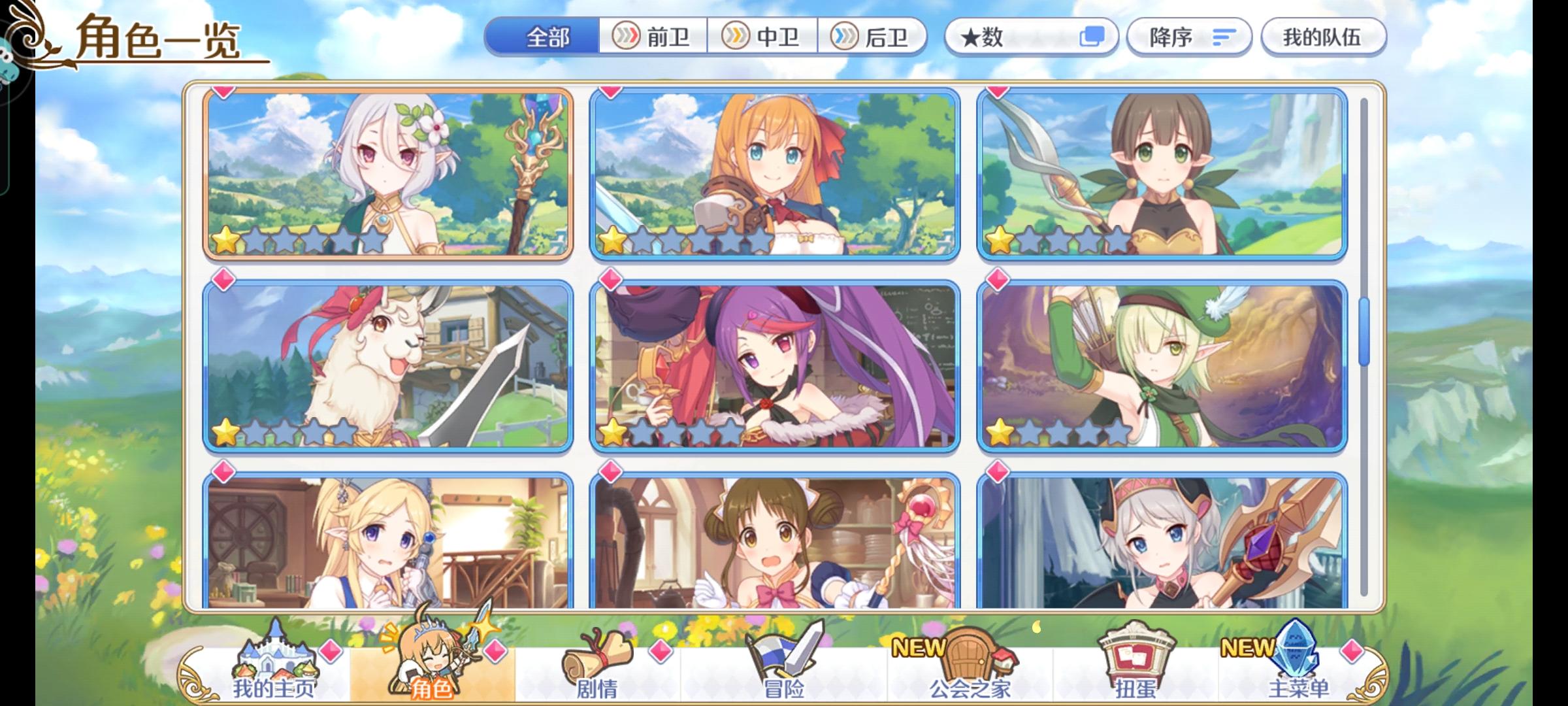
Task: Expand sort options via 降序 control
Action: tap(1186, 37)
